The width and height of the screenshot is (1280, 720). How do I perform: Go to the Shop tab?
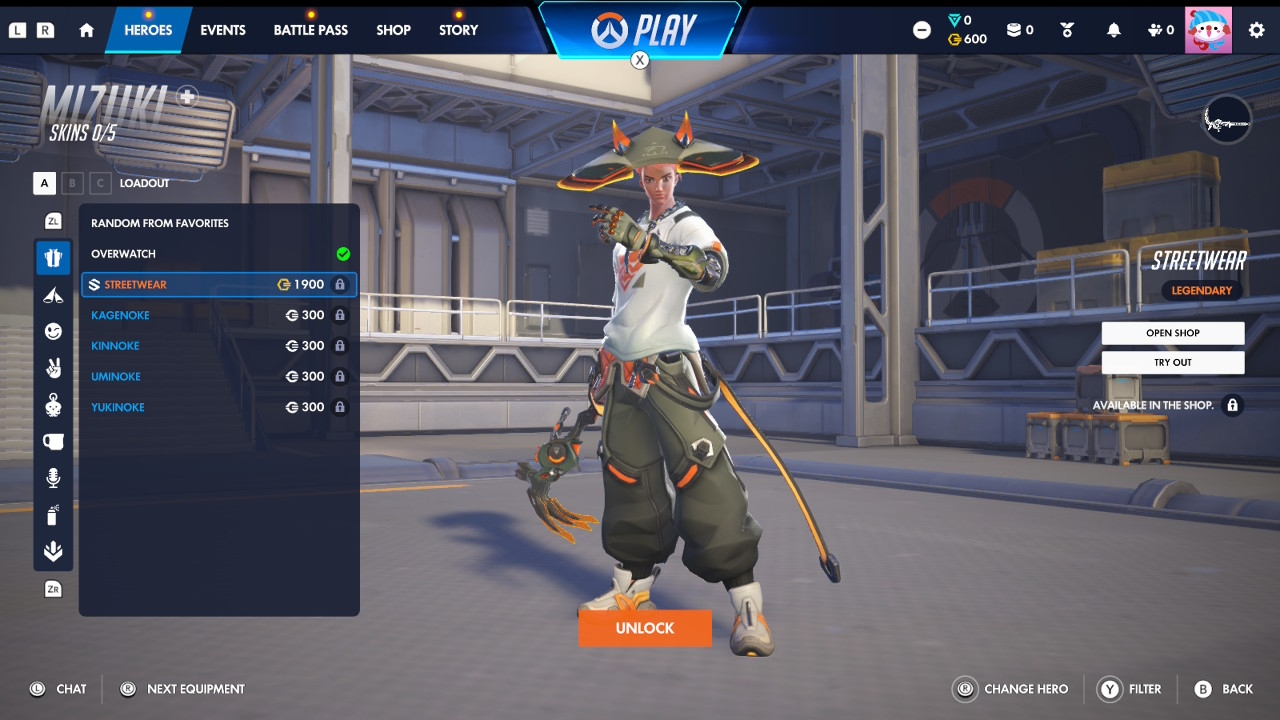tap(393, 30)
